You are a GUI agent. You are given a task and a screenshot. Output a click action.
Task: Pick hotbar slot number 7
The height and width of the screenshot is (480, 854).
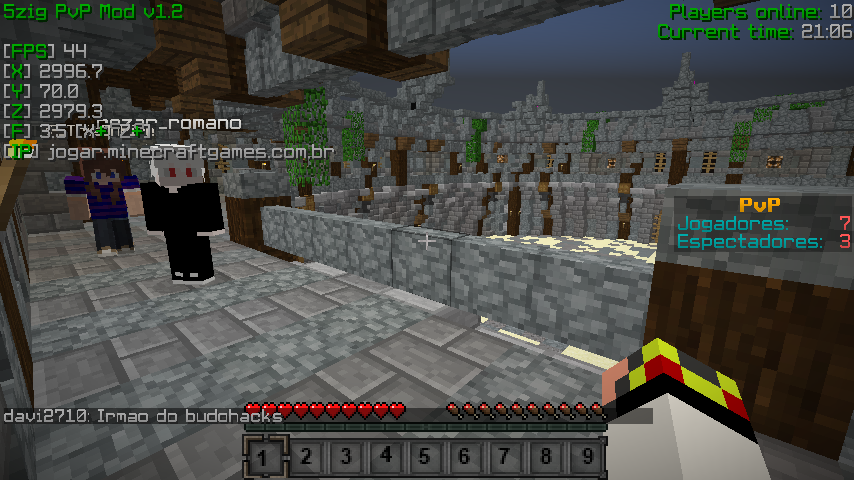(x=505, y=458)
